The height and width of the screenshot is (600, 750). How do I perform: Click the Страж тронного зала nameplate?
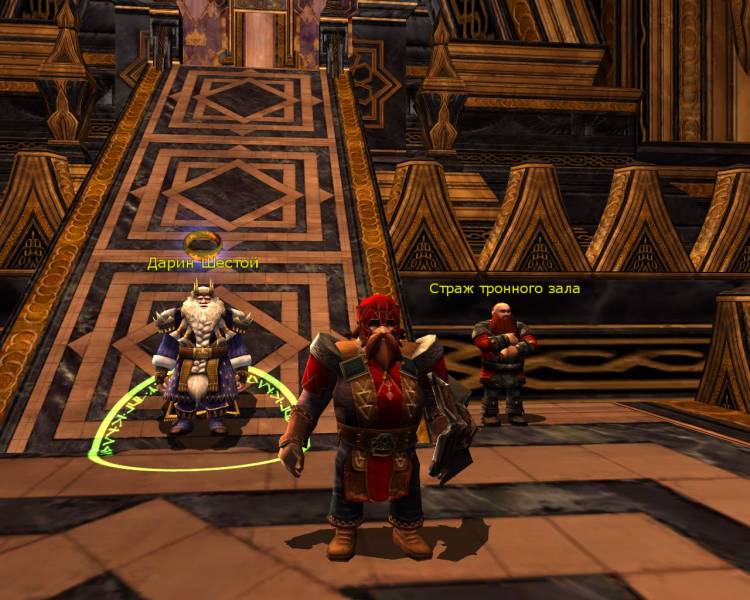click(504, 288)
